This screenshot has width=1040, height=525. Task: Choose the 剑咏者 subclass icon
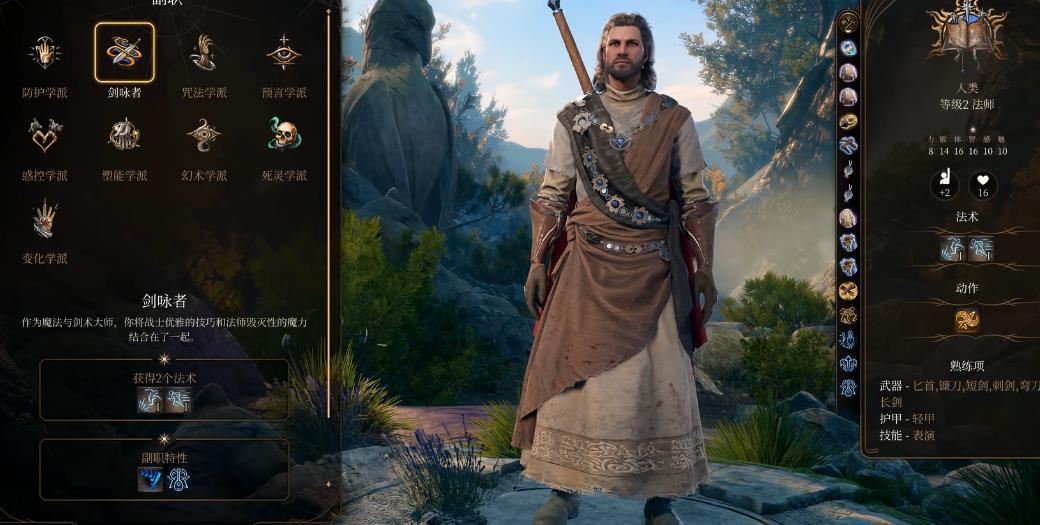point(125,52)
